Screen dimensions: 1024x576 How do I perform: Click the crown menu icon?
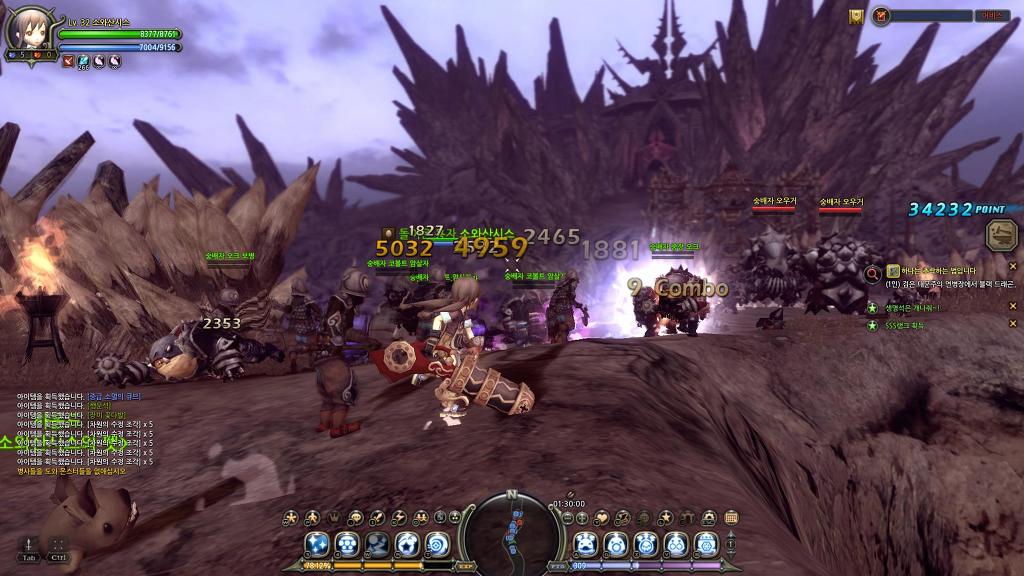(x=334, y=517)
